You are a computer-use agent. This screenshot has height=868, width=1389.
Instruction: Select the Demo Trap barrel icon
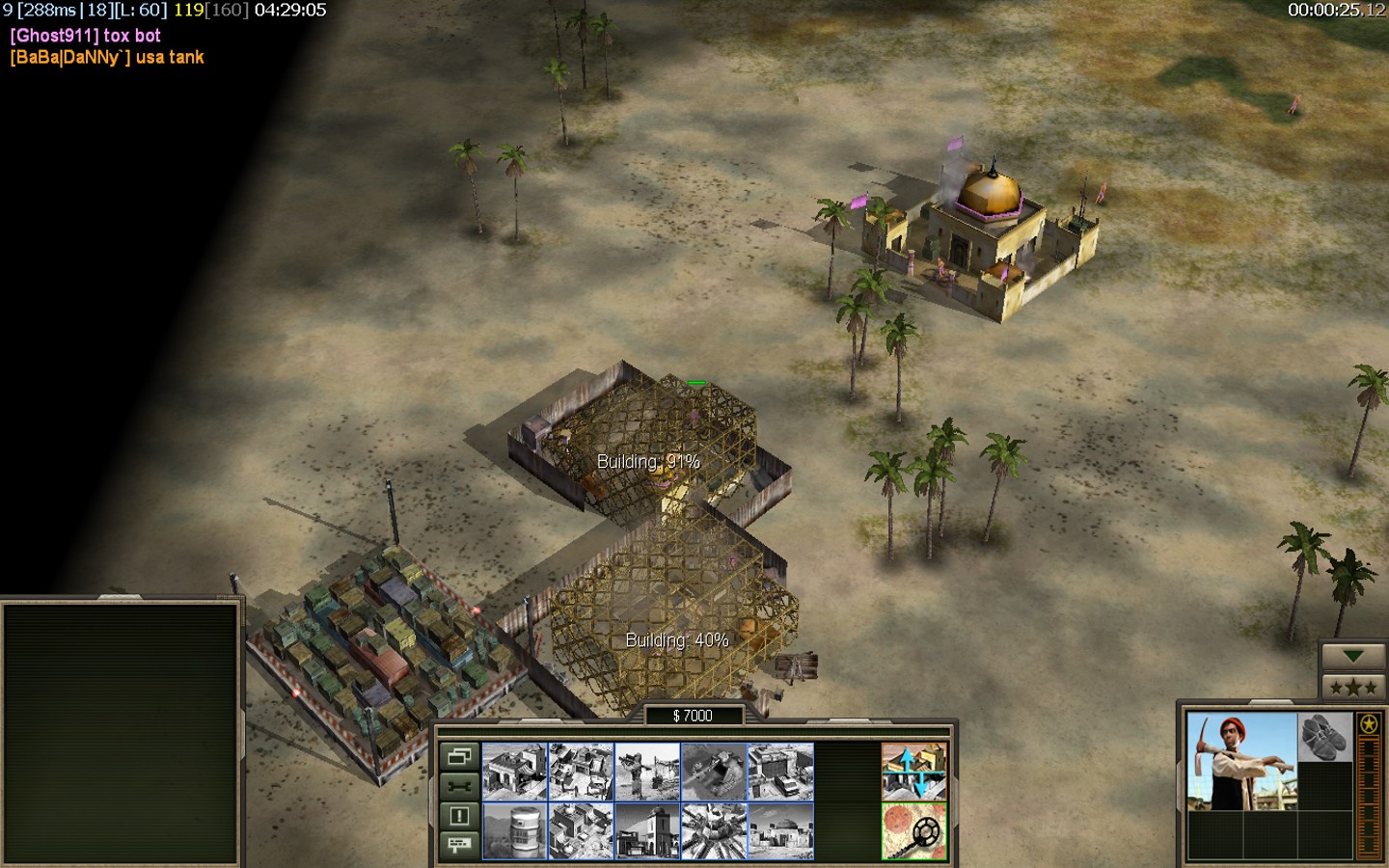[514, 830]
